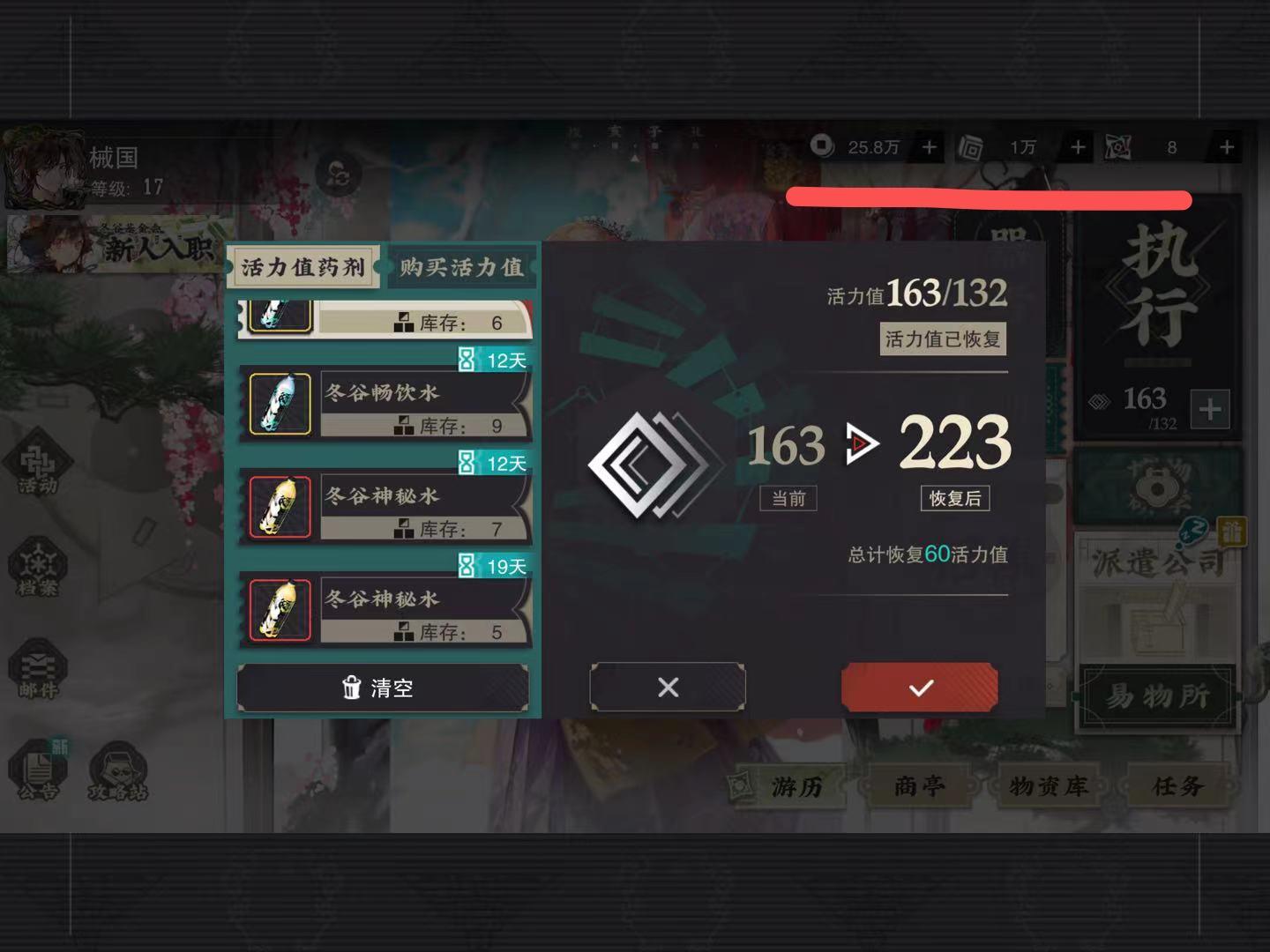Open the 攻略站 strategy station icon
This screenshot has width=1270, height=952.
(x=119, y=770)
